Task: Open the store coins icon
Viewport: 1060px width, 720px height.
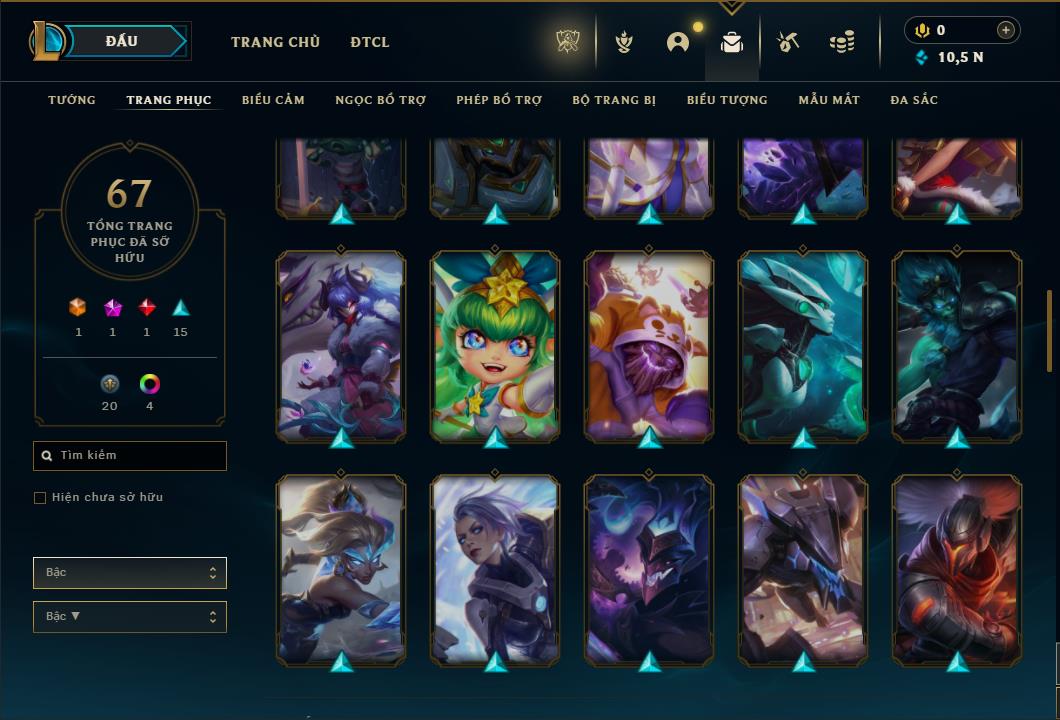Action: (x=842, y=42)
